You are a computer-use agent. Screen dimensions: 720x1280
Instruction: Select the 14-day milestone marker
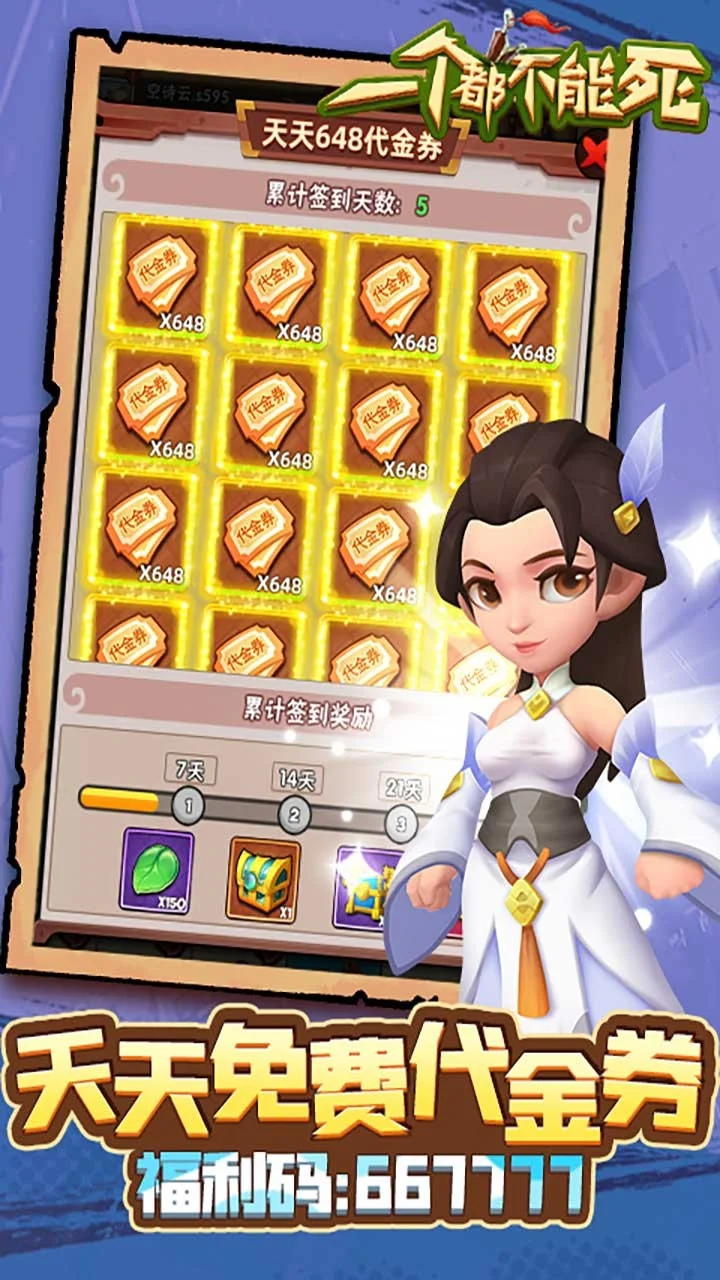[x=294, y=814]
